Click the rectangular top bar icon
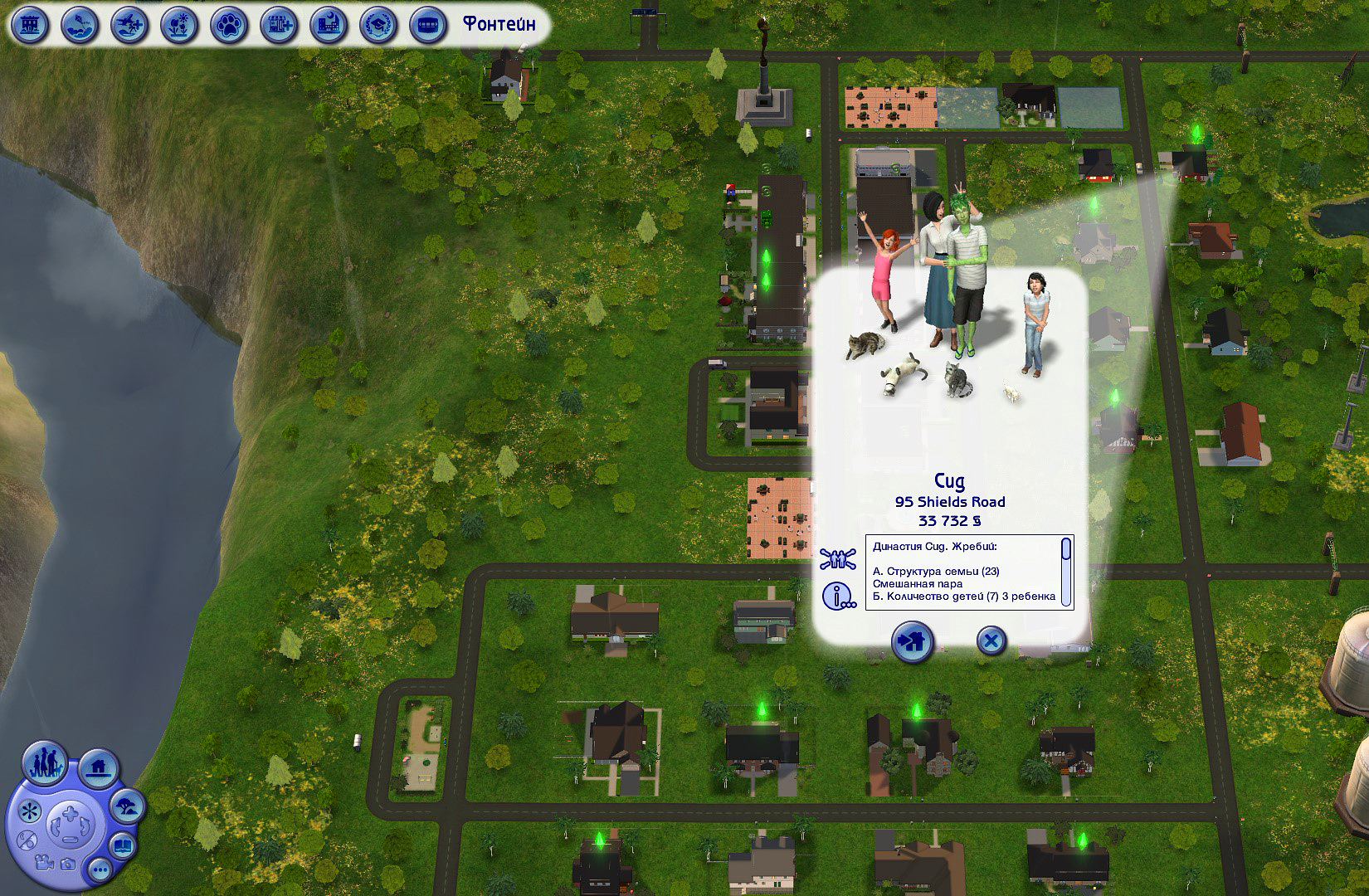 [427, 25]
